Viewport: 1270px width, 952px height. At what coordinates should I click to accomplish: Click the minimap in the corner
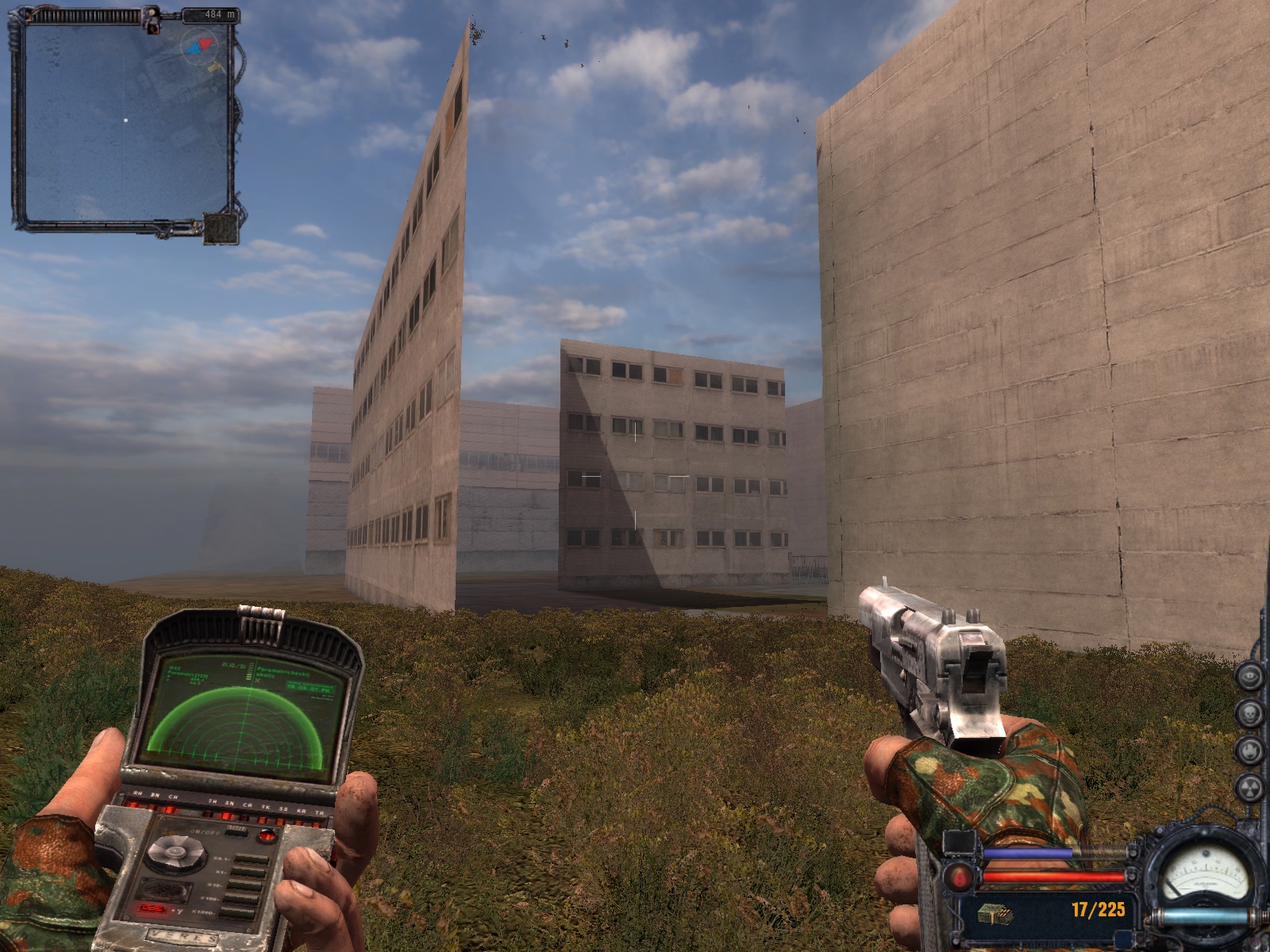point(125,121)
